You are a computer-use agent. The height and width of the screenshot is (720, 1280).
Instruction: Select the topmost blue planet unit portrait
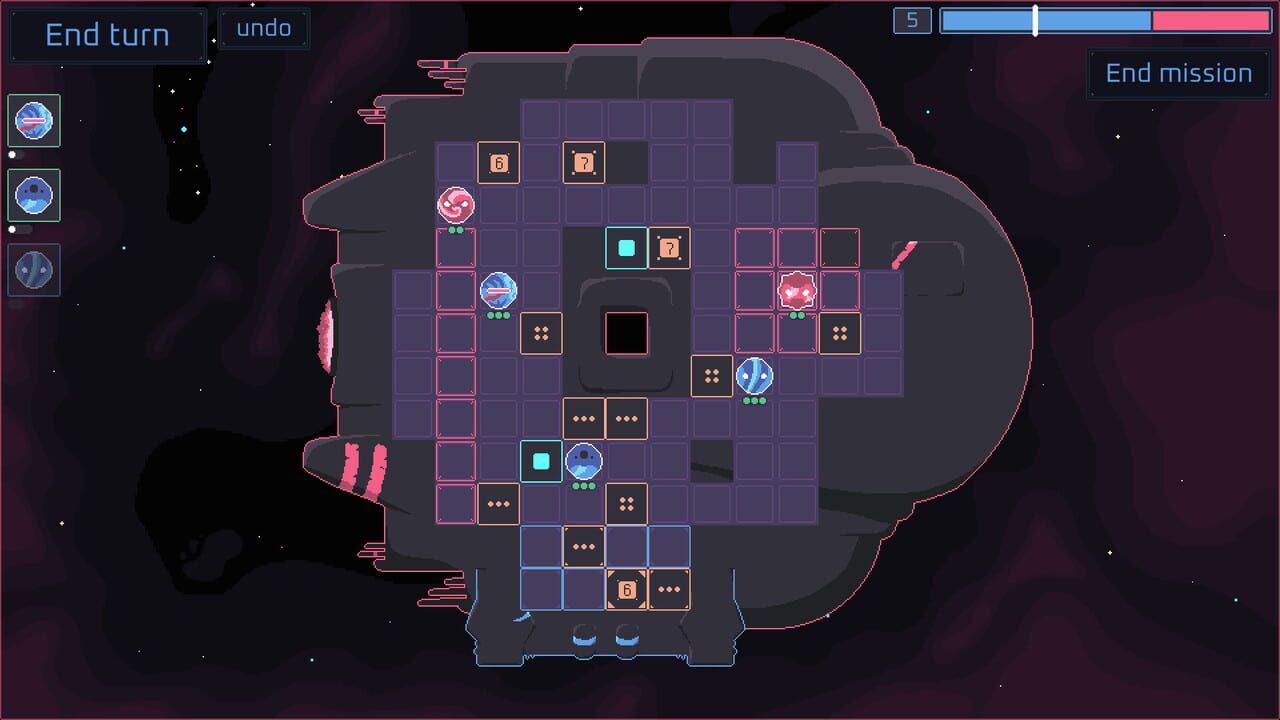[34, 121]
